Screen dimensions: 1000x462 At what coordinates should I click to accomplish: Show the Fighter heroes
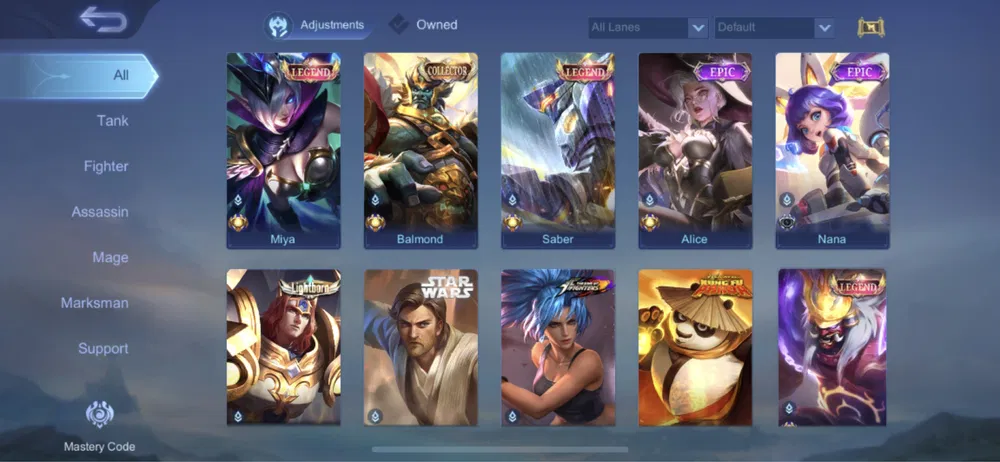[x=106, y=166]
